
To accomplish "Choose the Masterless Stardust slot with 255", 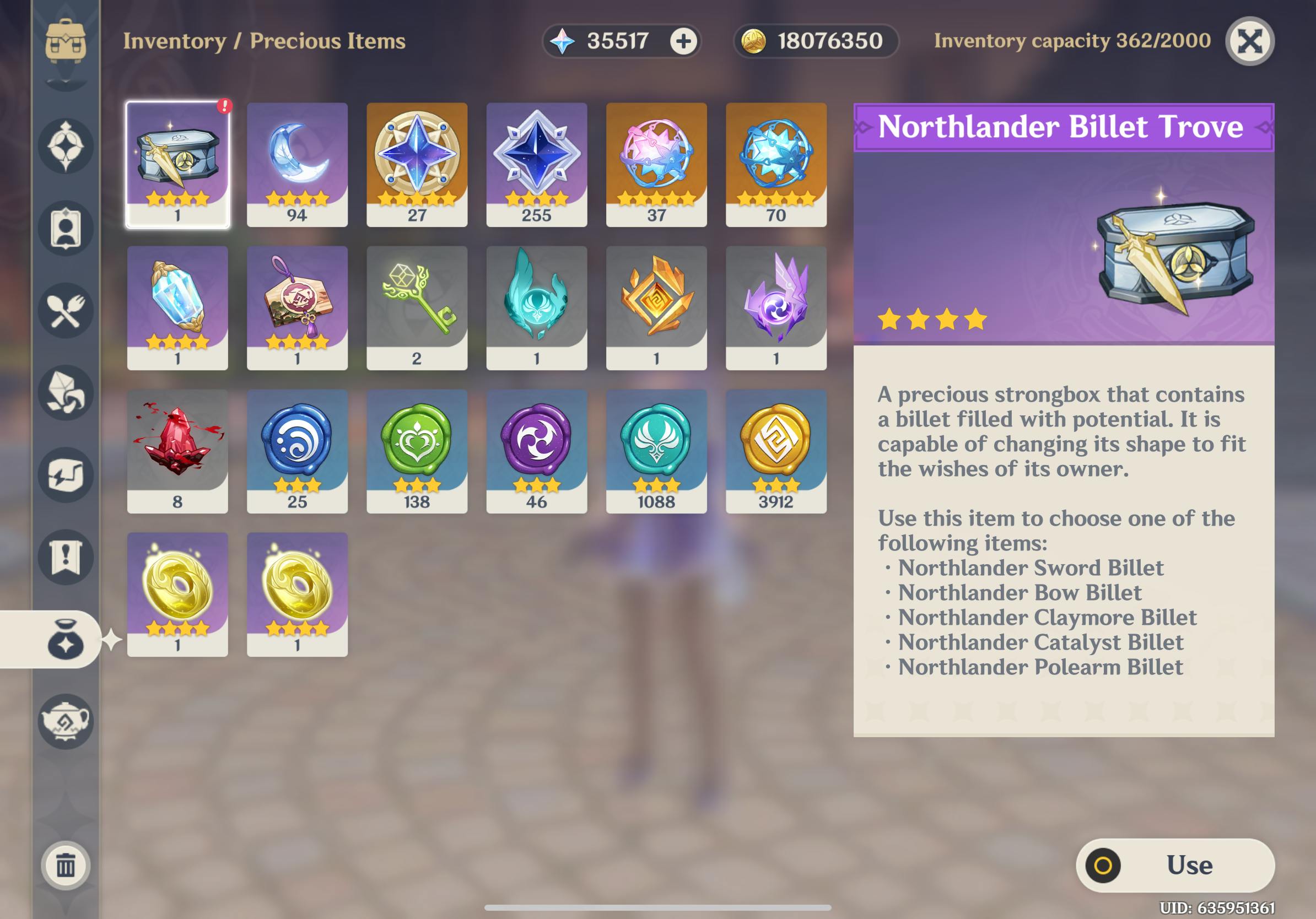I will (x=537, y=164).
